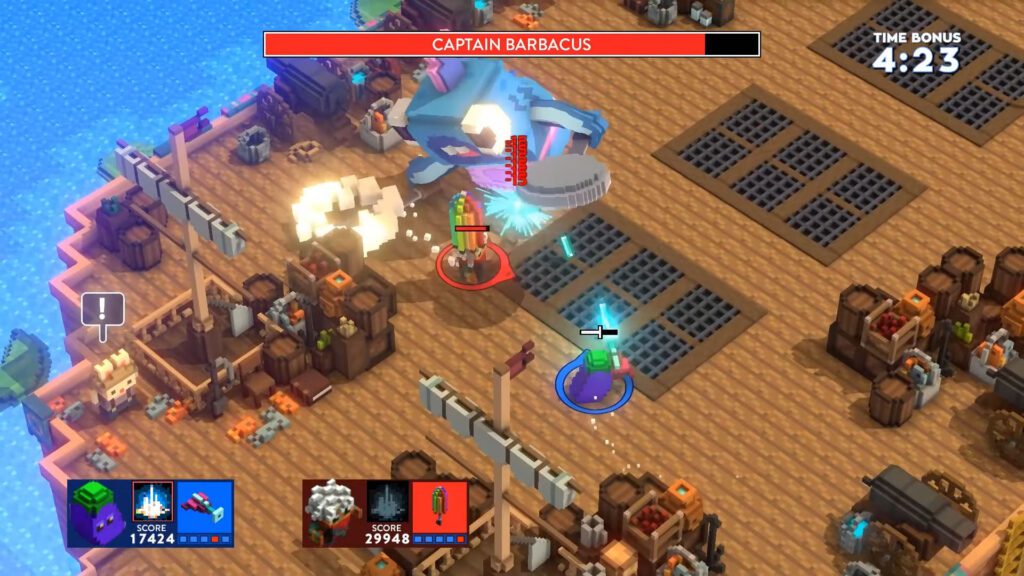1024x576 pixels.
Task: Activate the red player's dimmed special attack
Action: [x=387, y=501]
